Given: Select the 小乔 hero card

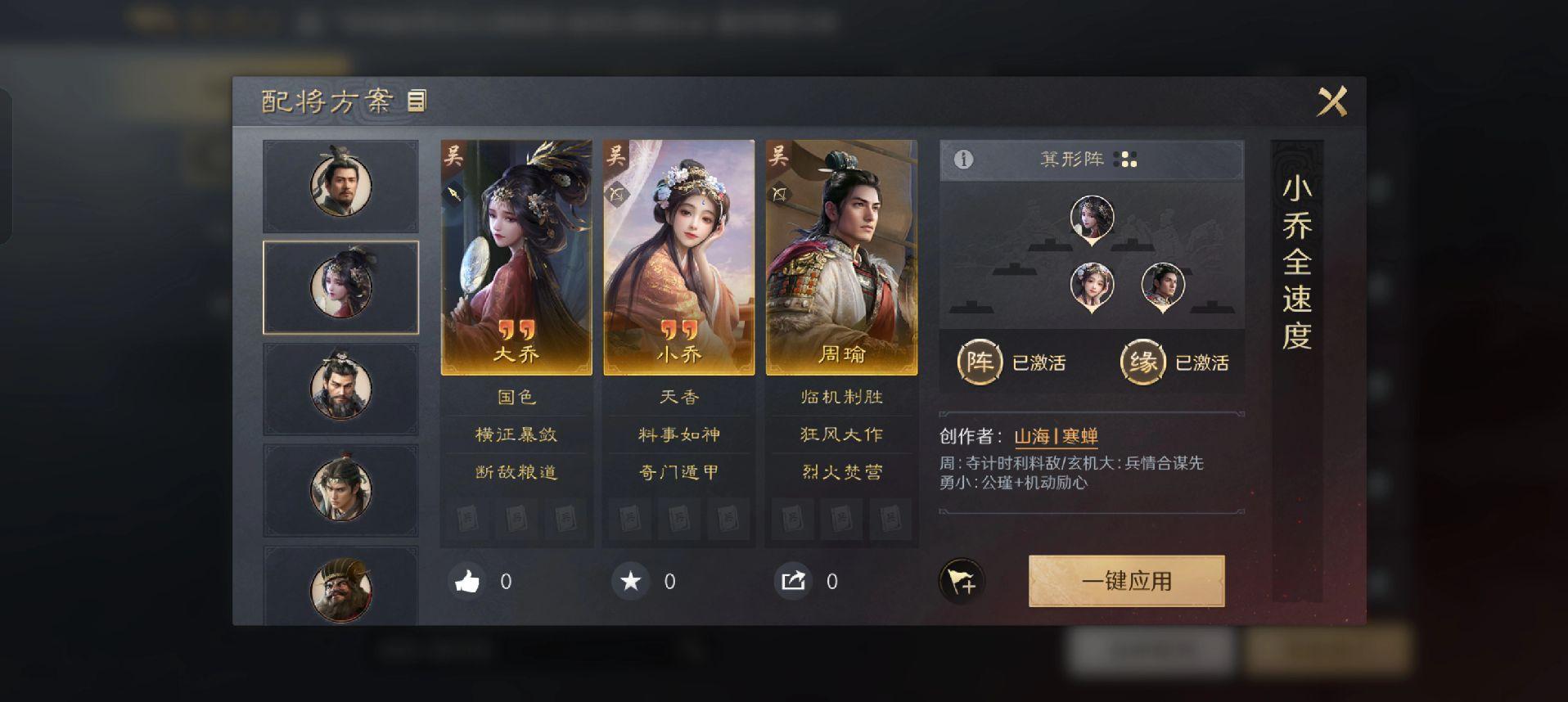Looking at the screenshot, I should (678, 257).
